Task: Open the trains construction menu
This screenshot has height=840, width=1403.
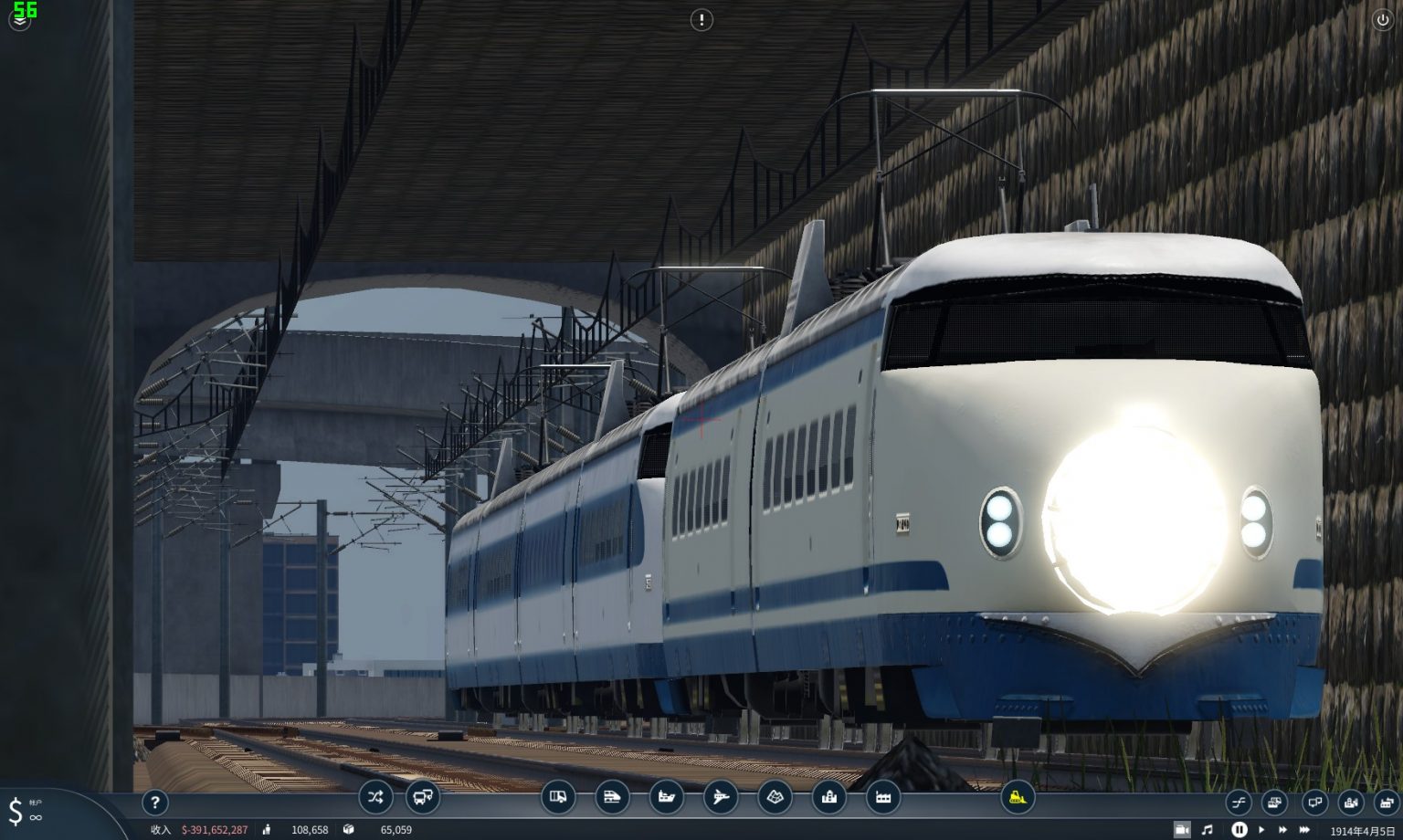Action: [615, 797]
